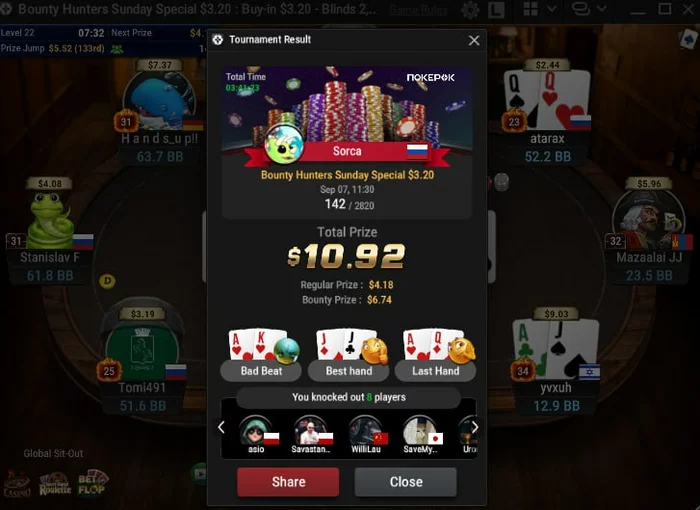The width and height of the screenshot is (700, 510).
Task: Show previous knocked-out players with left arrow
Action: click(221, 427)
